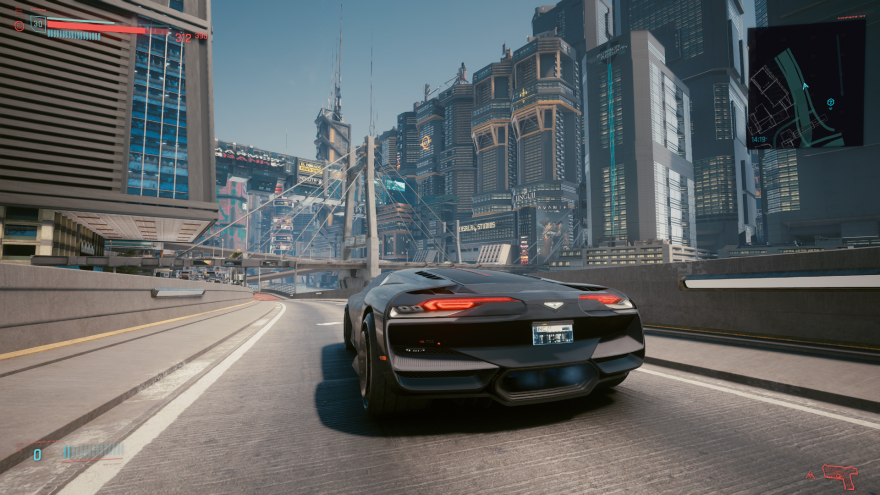Click the red circular icon beside level badge
Screen dimensions: 880x495
pyautogui.click(x=19, y=26)
